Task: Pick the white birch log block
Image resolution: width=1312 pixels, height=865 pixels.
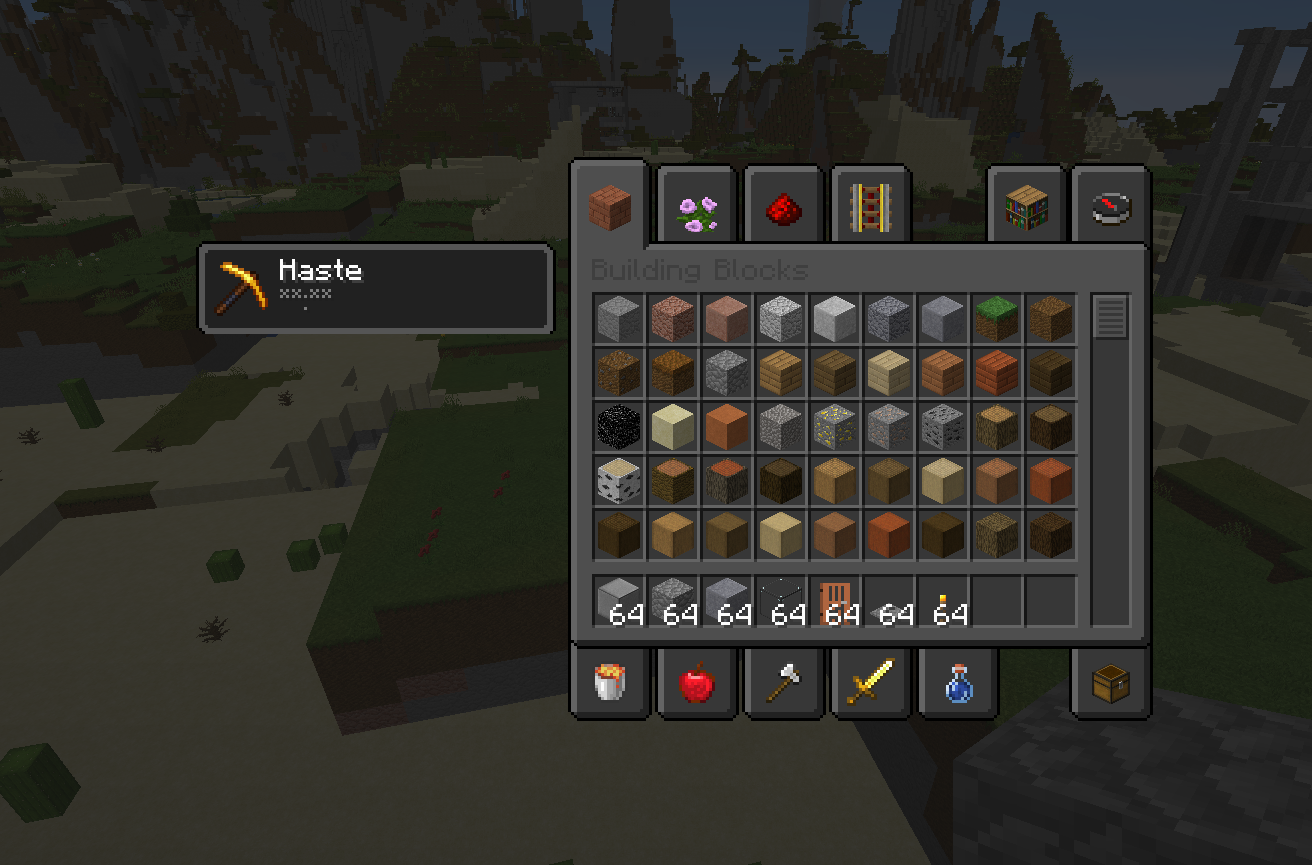Action: tap(618, 481)
